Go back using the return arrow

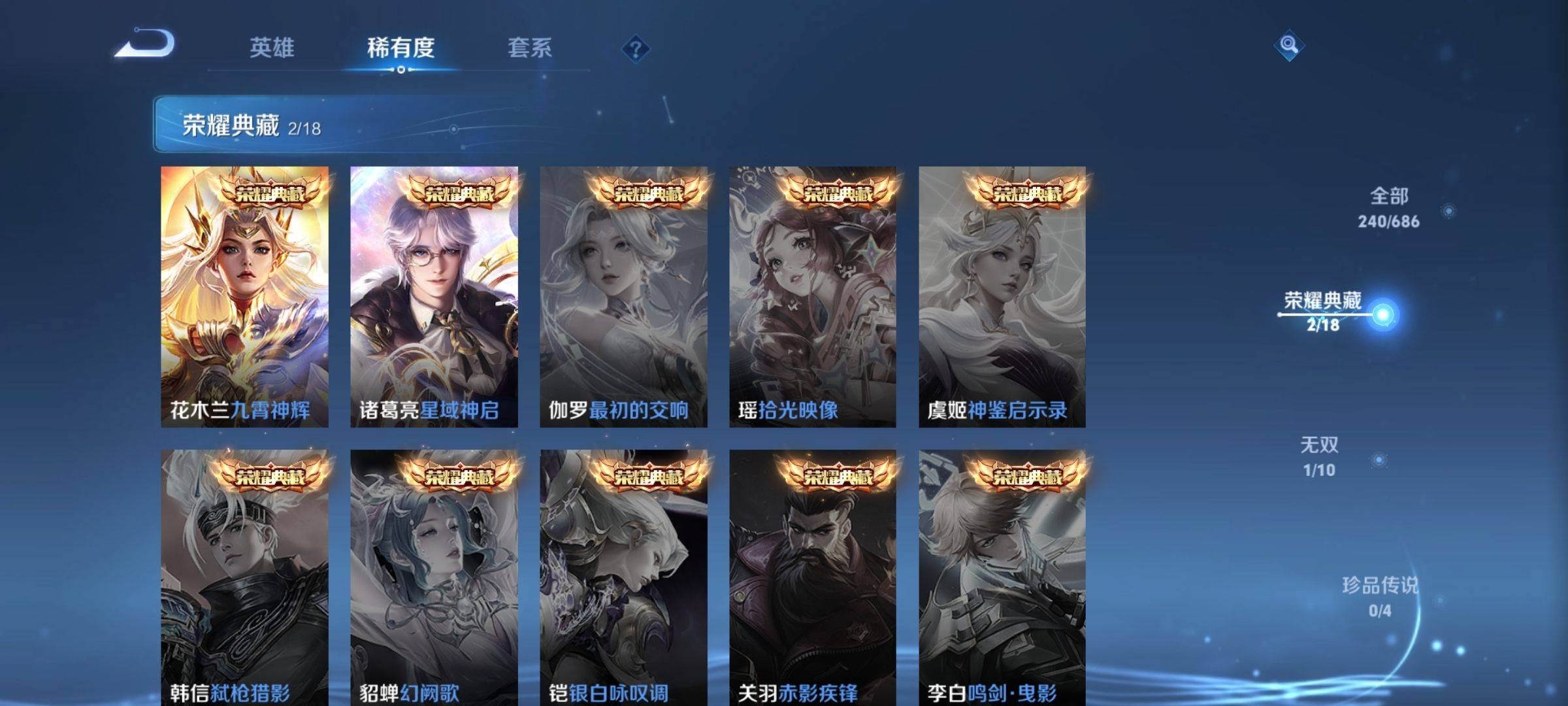[x=145, y=44]
